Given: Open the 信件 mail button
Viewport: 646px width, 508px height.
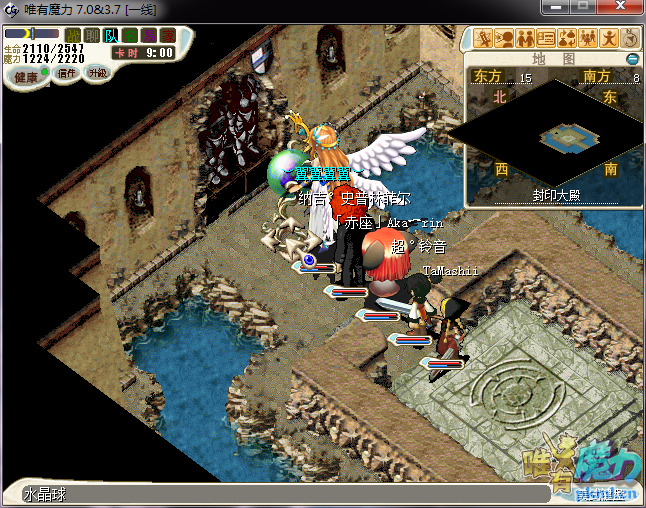Looking at the screenshot, I should 68,73.
